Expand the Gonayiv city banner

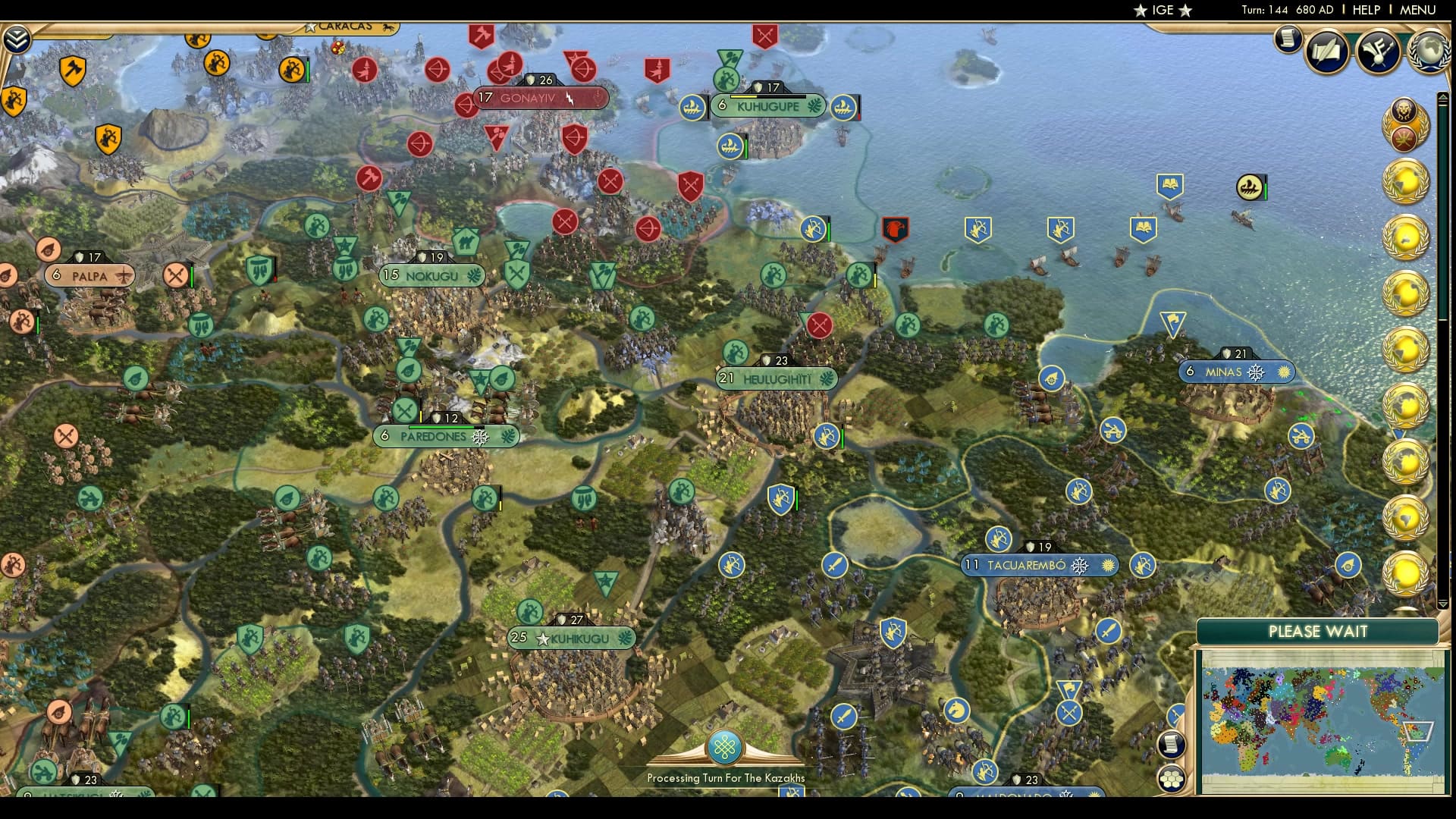(538, 97)
